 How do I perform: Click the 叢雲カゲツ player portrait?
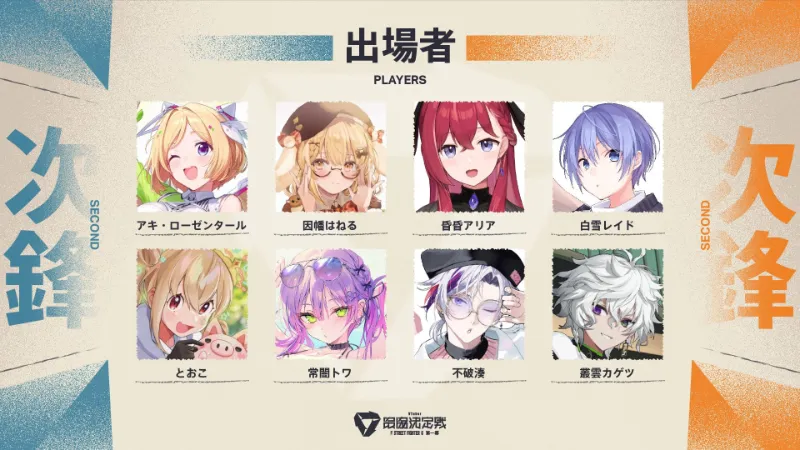[608, 304]
